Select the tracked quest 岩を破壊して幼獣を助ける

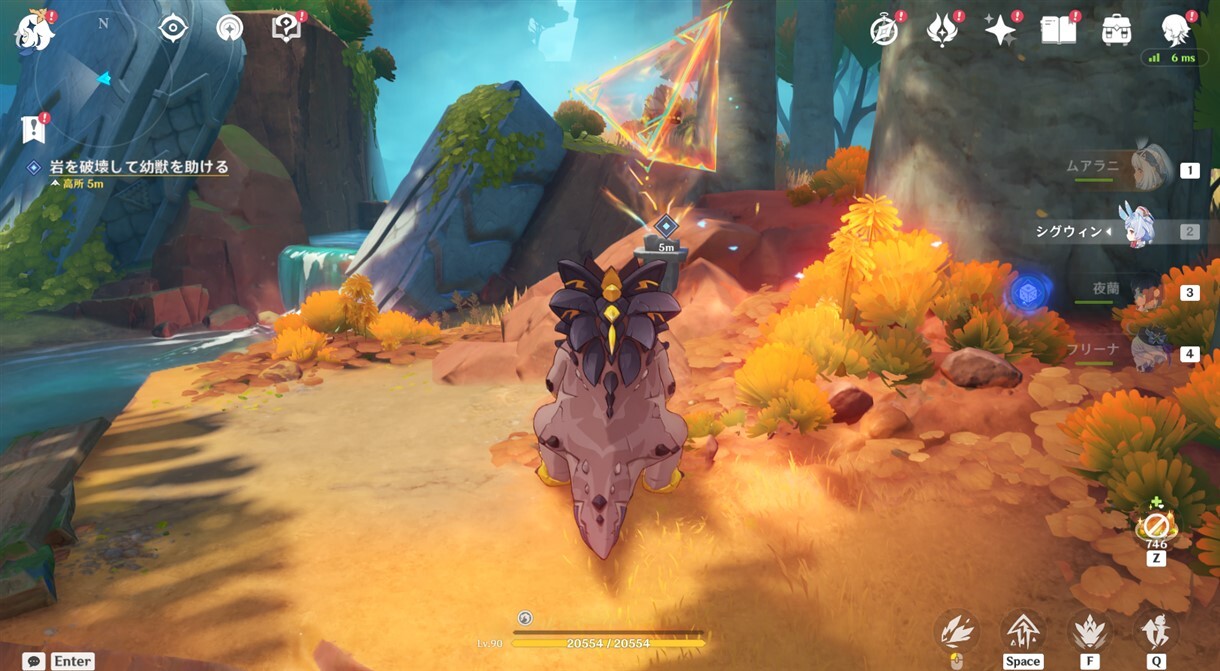[139, 167]
